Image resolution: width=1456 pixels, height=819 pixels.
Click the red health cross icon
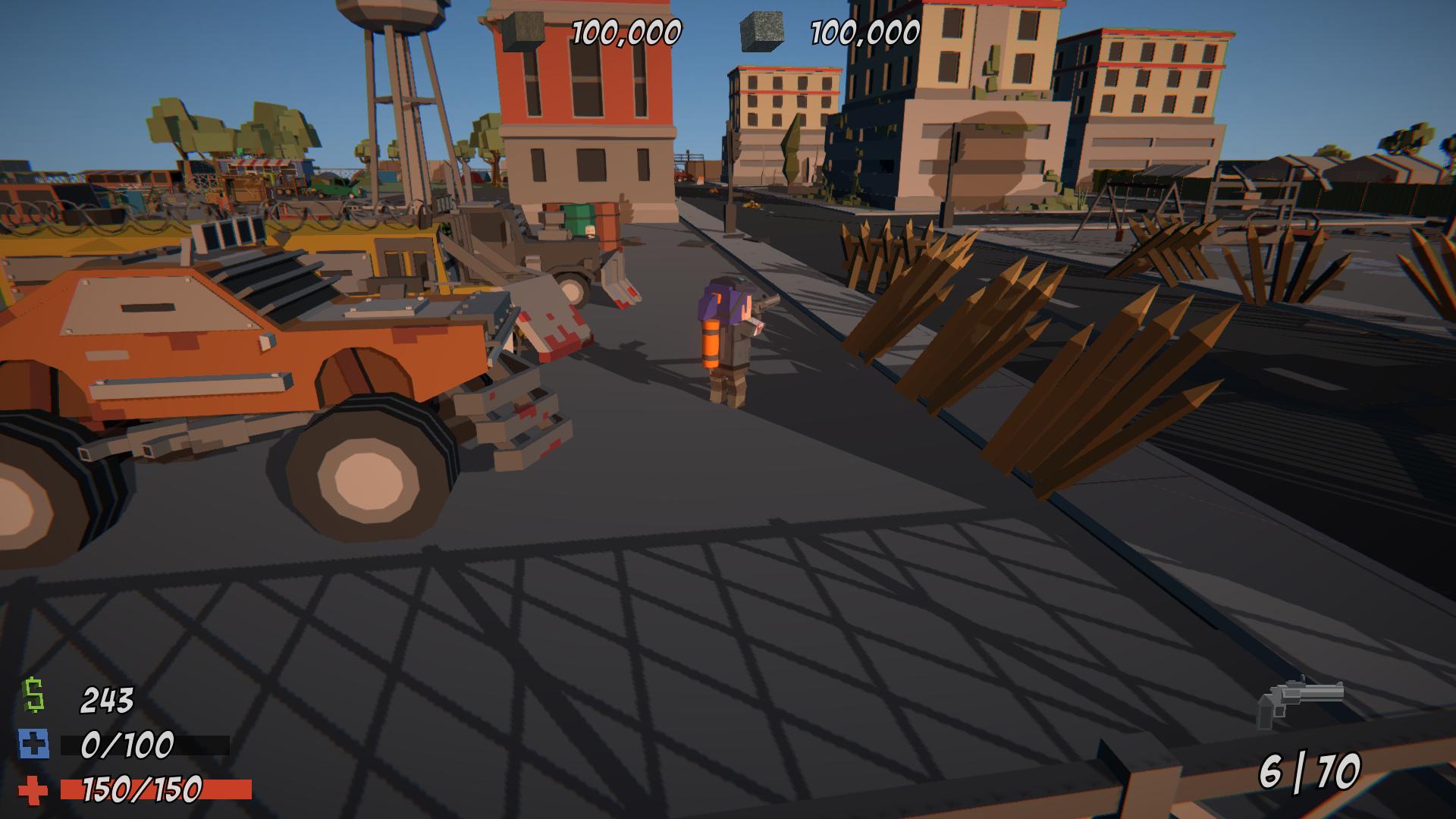[x=33, y=790]
